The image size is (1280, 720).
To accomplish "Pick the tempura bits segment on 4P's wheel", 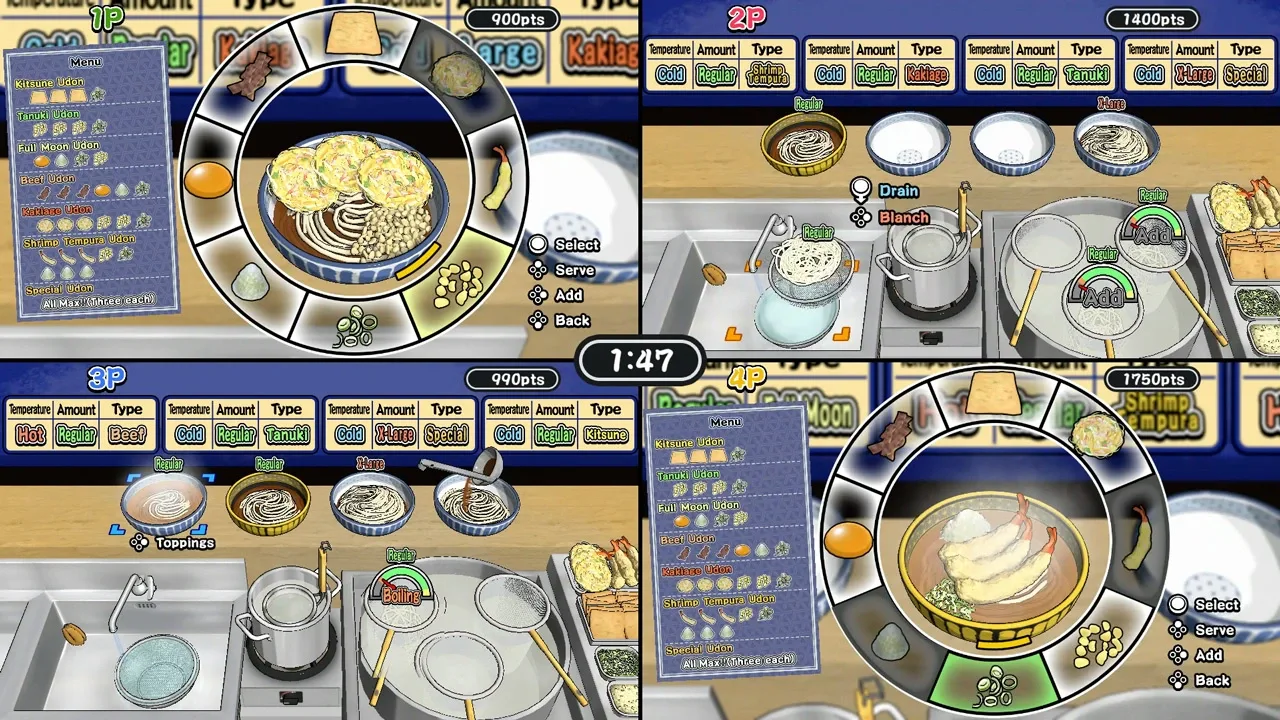I will click(x=1099, y=645).
